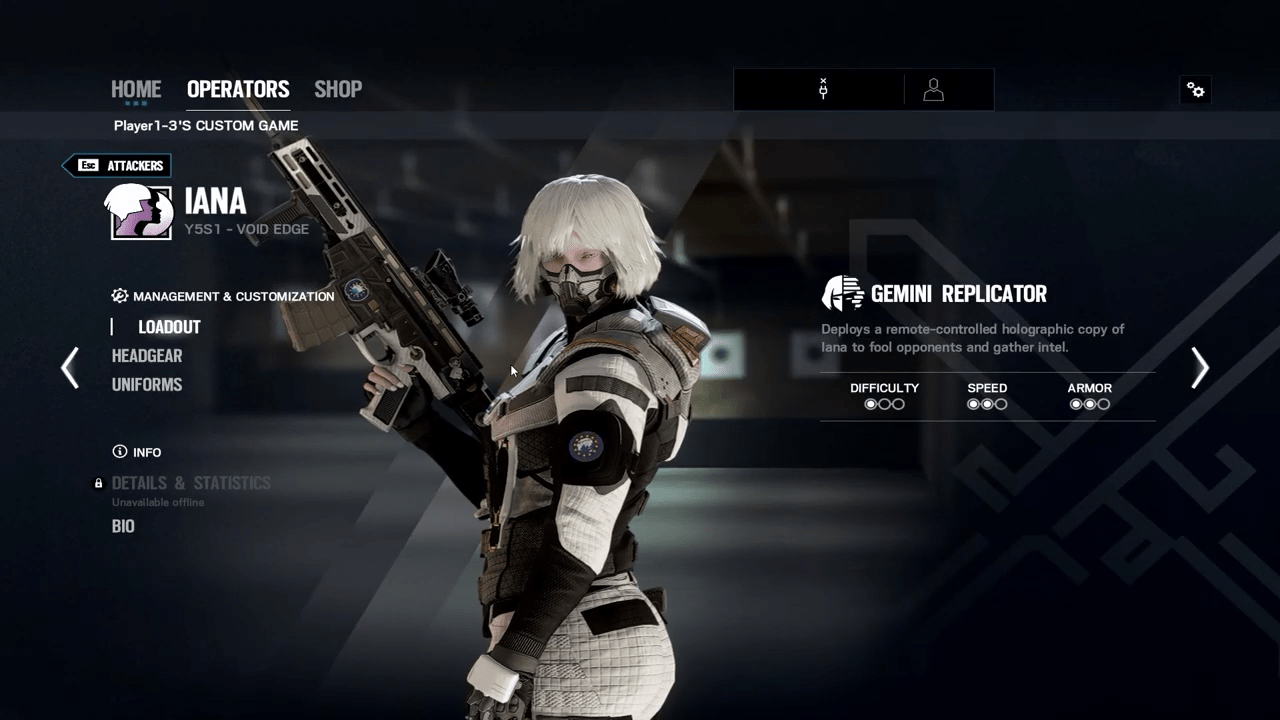Viewport: 1280px width, 720px height.
Task: Choose the Uniforms option
Action: [147, 385]
